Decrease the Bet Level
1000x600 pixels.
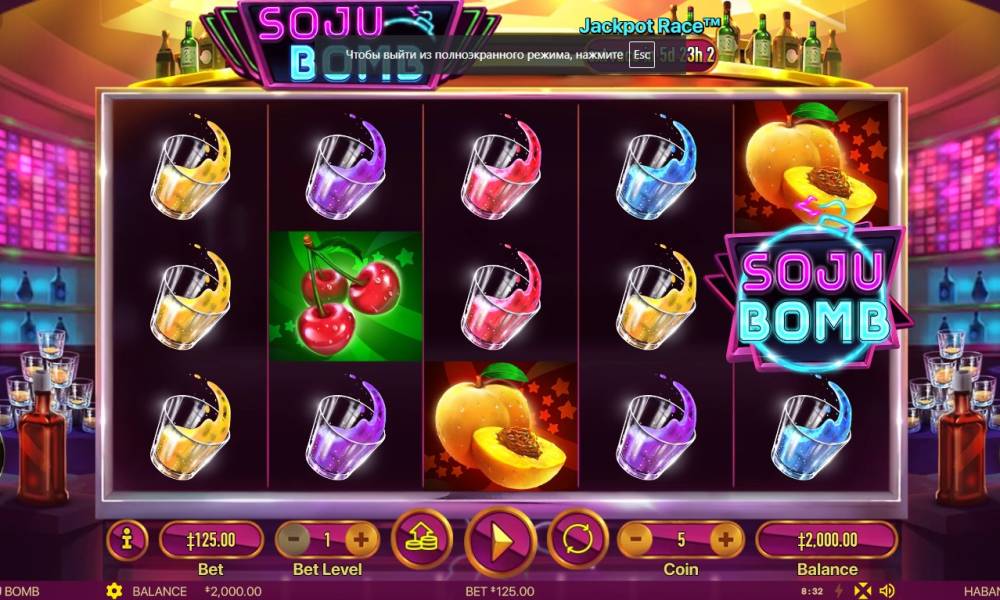point(291,540)
